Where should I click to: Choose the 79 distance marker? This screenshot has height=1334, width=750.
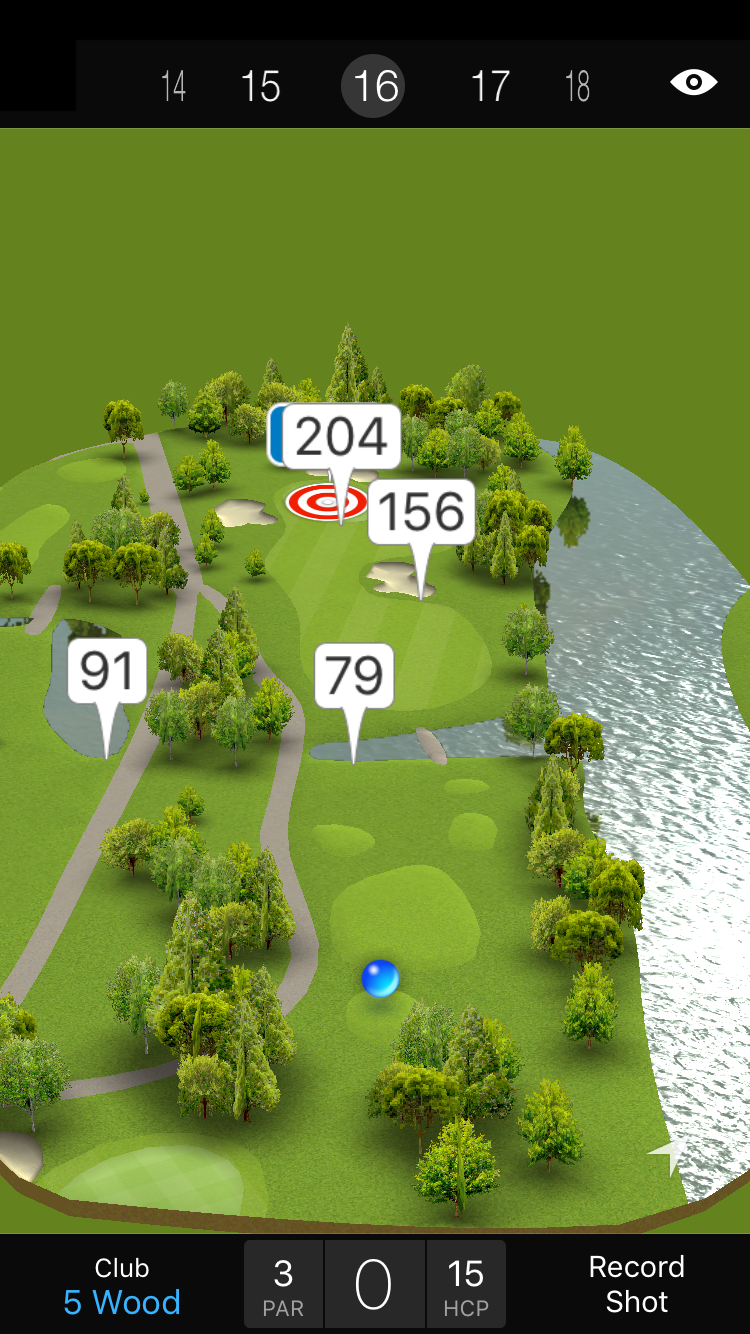(354, 676)
